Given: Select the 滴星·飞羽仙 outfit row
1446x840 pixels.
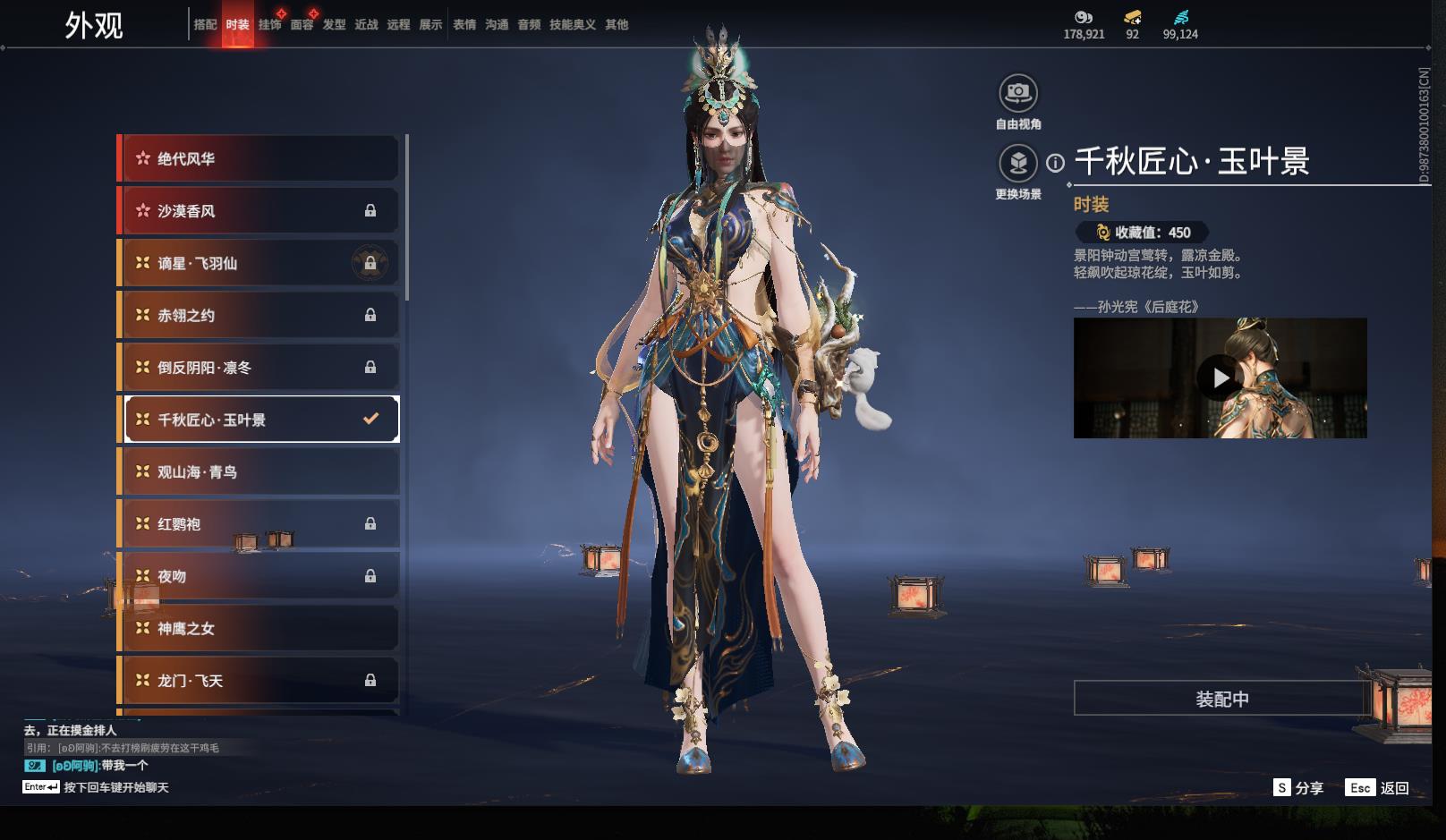Looking at the screenshot, I should pyautogui.click(x=259, y=263).
